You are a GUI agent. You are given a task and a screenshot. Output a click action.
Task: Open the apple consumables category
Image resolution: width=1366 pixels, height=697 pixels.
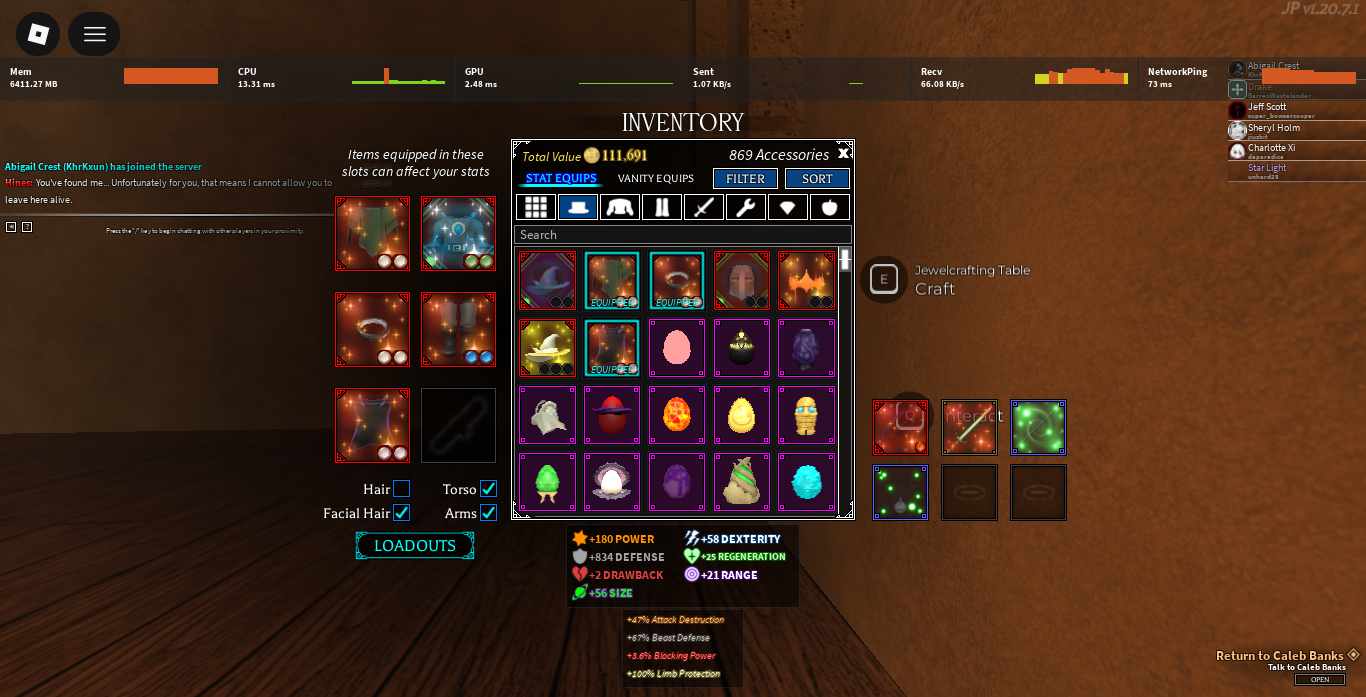tap(829, 207)
